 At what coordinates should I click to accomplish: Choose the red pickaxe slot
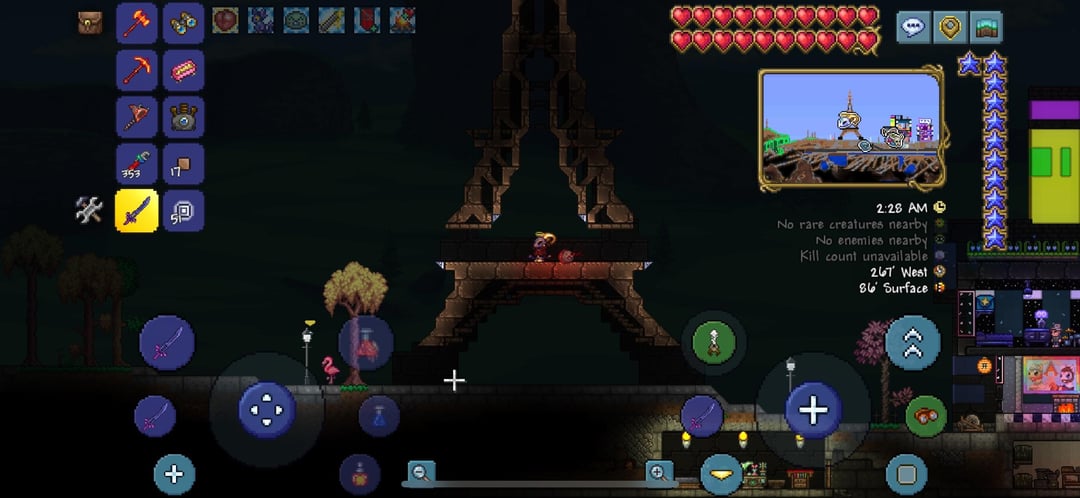(136, 69)
